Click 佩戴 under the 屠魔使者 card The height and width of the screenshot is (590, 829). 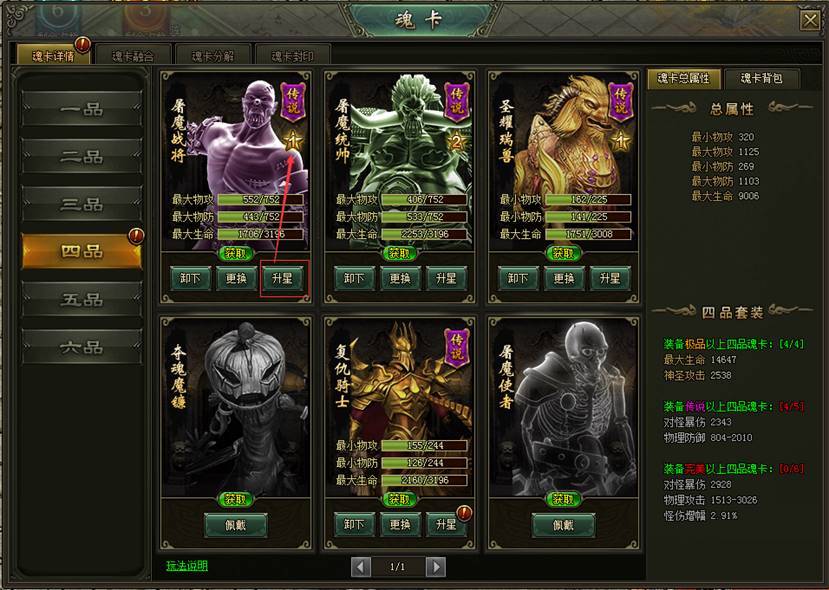pyautogui.click(x=563, y=525)
